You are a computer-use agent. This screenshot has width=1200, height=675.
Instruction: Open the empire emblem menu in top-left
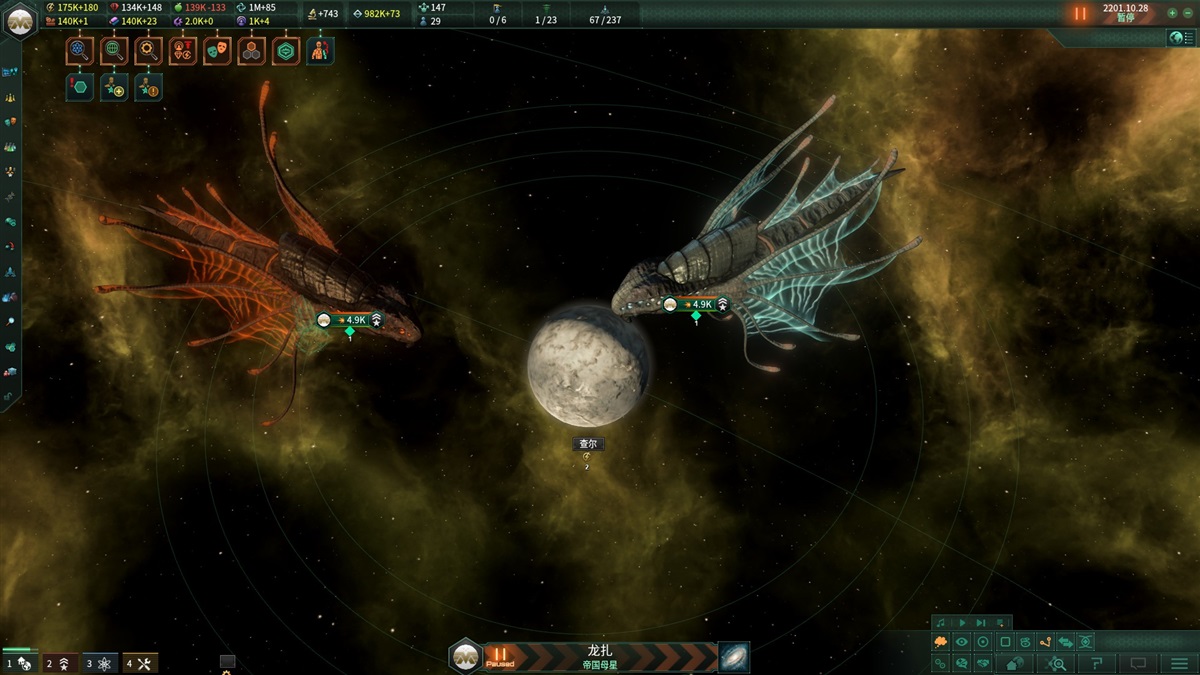click(x=20, y=20)
